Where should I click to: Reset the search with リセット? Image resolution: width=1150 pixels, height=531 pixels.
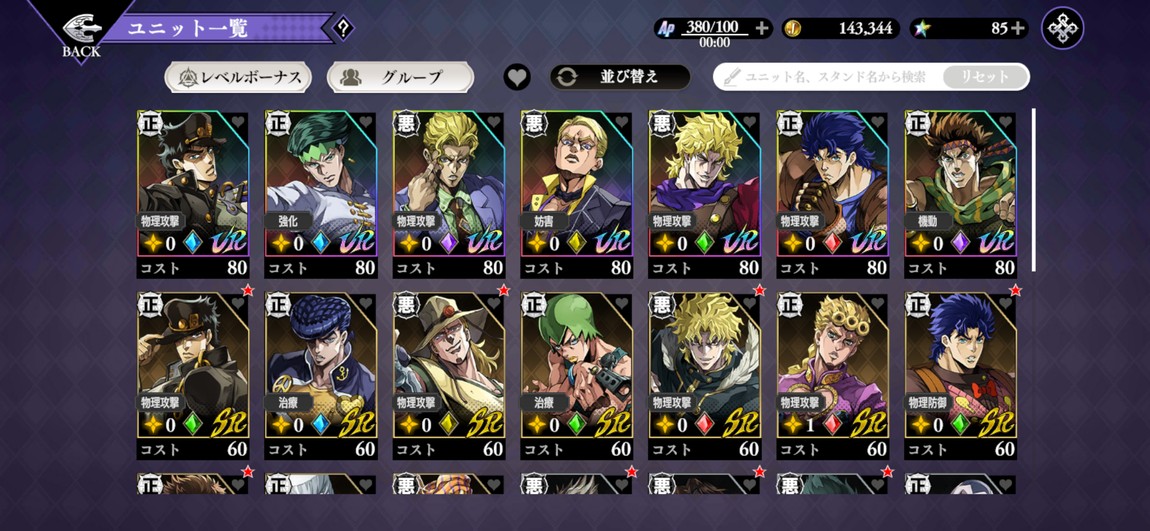coord(985,77)
